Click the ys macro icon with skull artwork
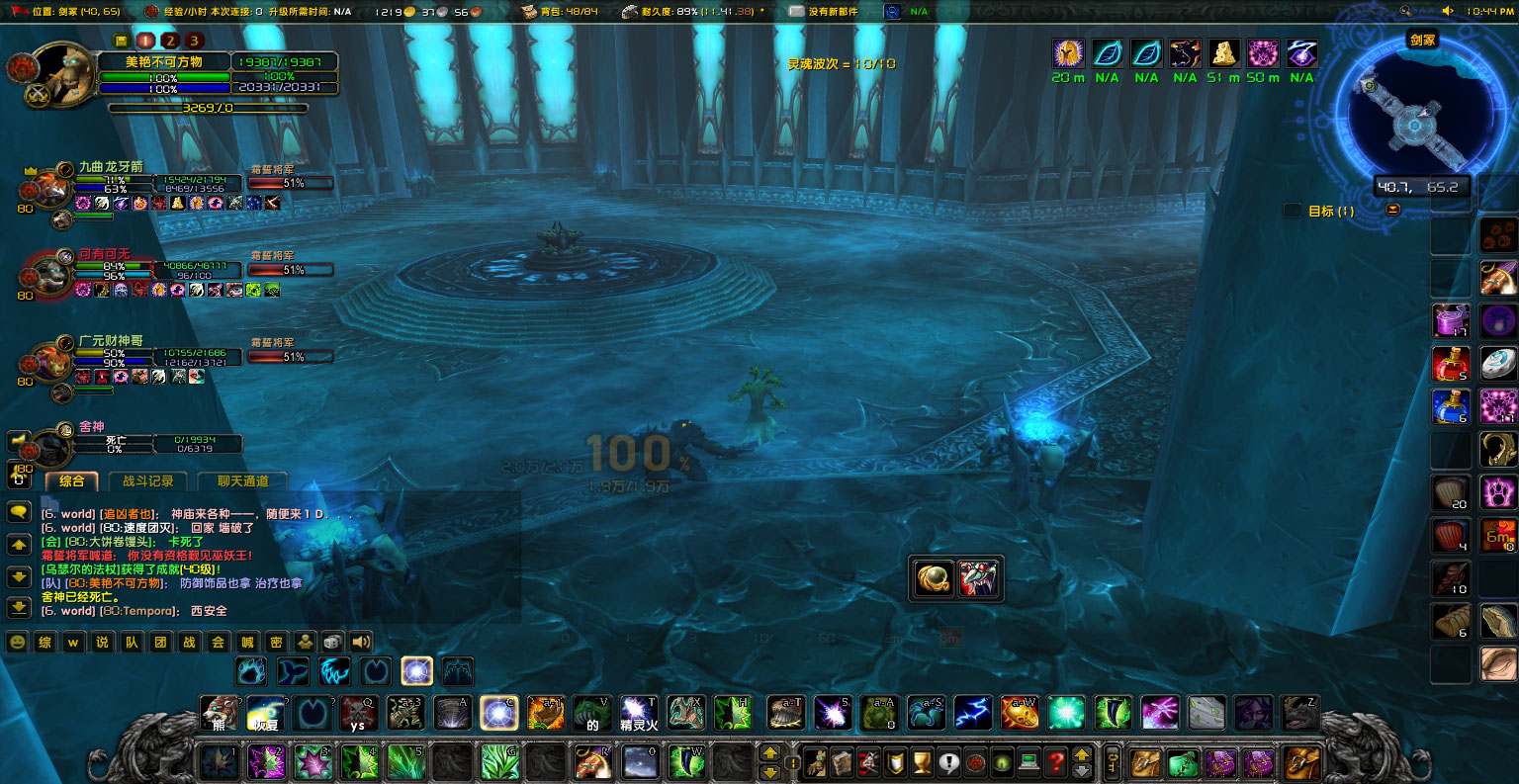 point(358,713)
